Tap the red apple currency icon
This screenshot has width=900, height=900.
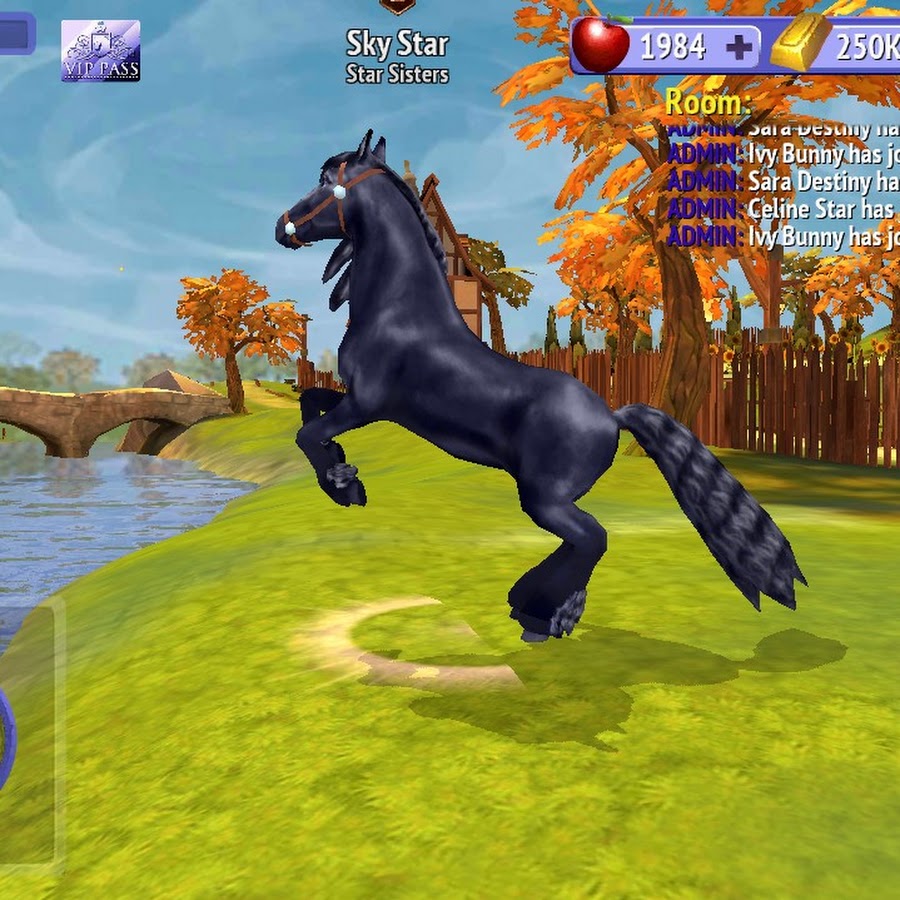[x=600, y=45]
